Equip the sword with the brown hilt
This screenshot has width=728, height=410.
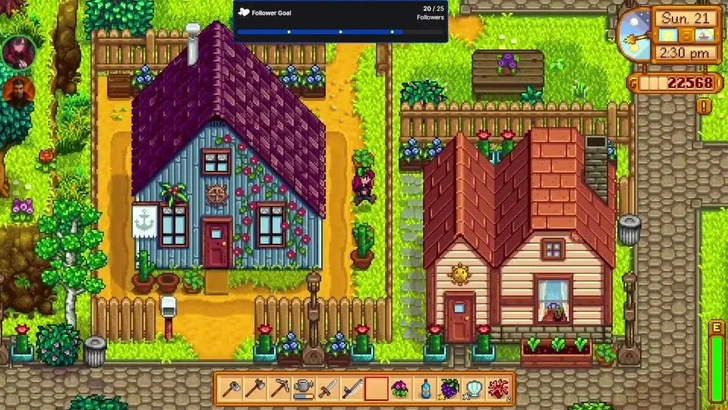pyautogui.click(x=328, y=388)
